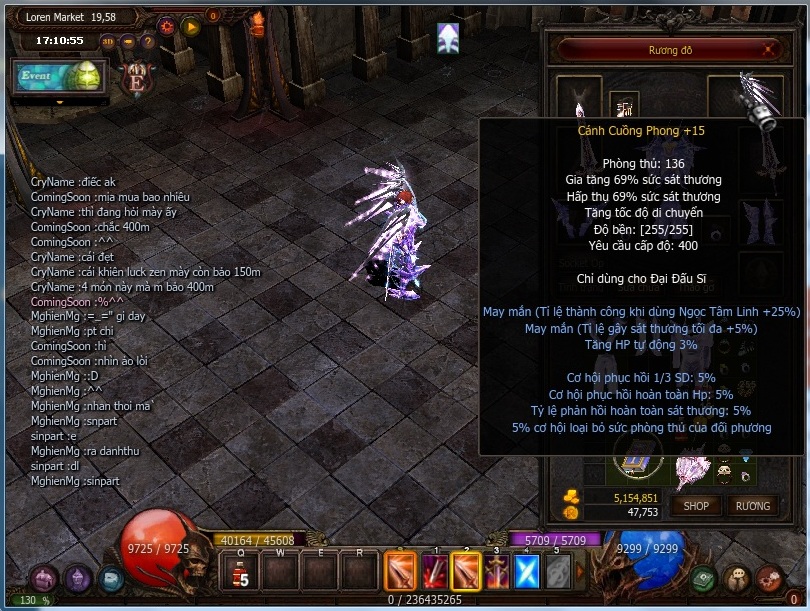Click the white up-arrow buff icon
The width and height of the screenshot is (810, 611).
(449, 39)
